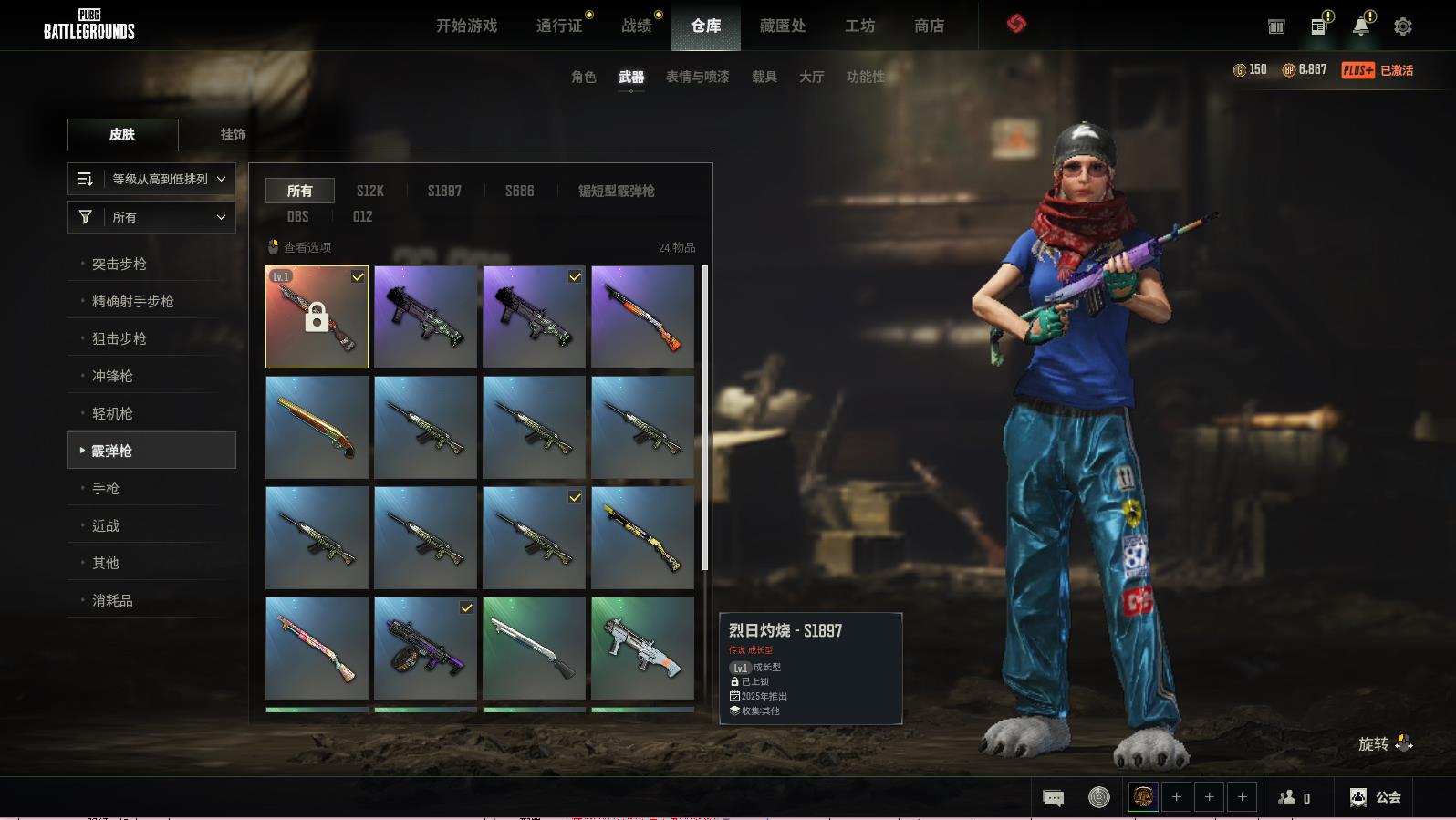Select the 狙击步枪 sniper rifle category
Image resolution: width=1456 pixels, height=820 pixels.
(x=120, y=338)
